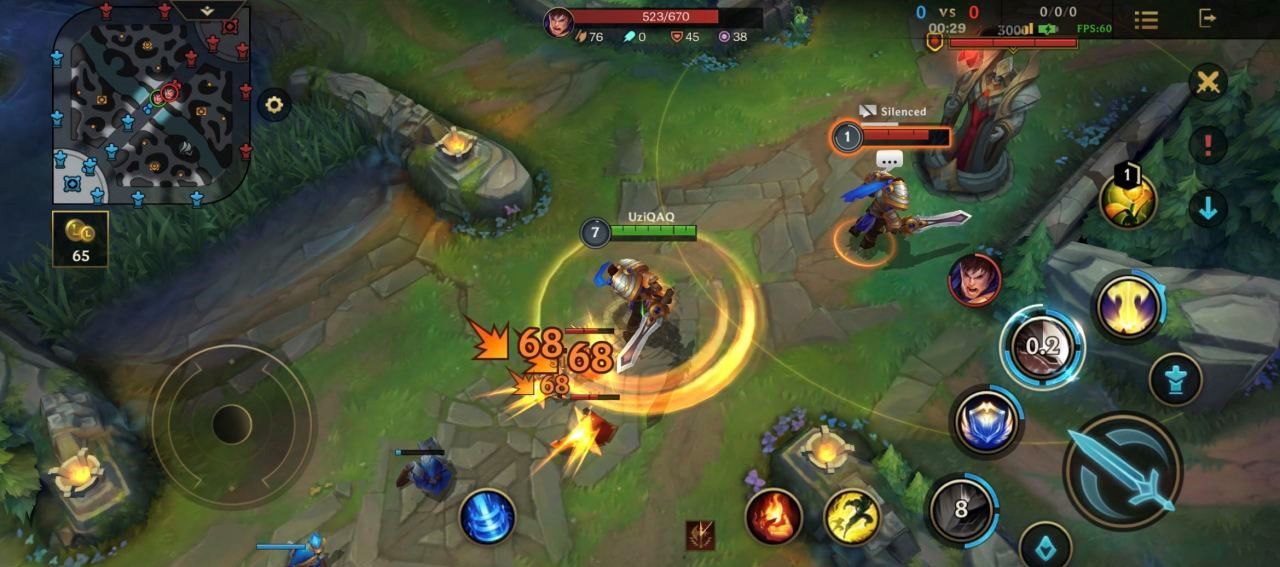This screenshot has width=1280, height=567.
Task: Tap the ability showing 0.2 cooldown
Action: tap(1042, 348)
